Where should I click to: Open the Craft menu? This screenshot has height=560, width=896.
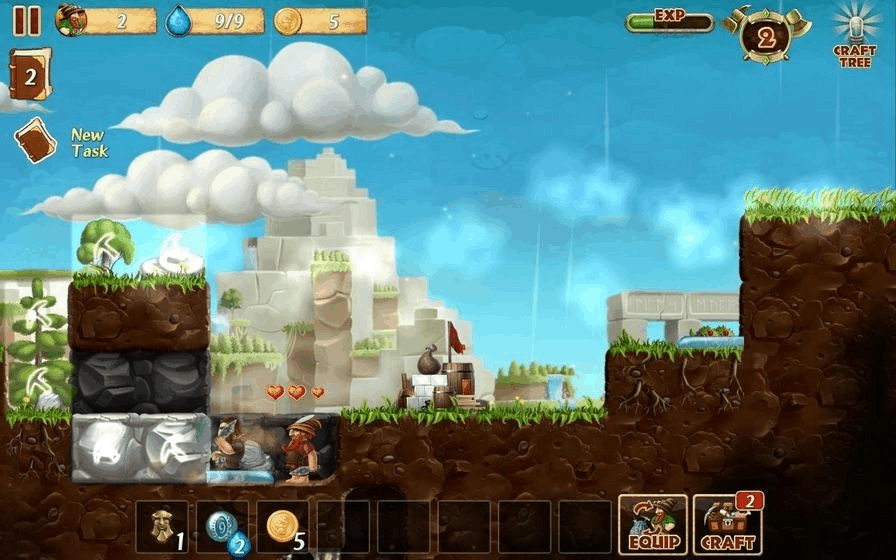[727, 525]
